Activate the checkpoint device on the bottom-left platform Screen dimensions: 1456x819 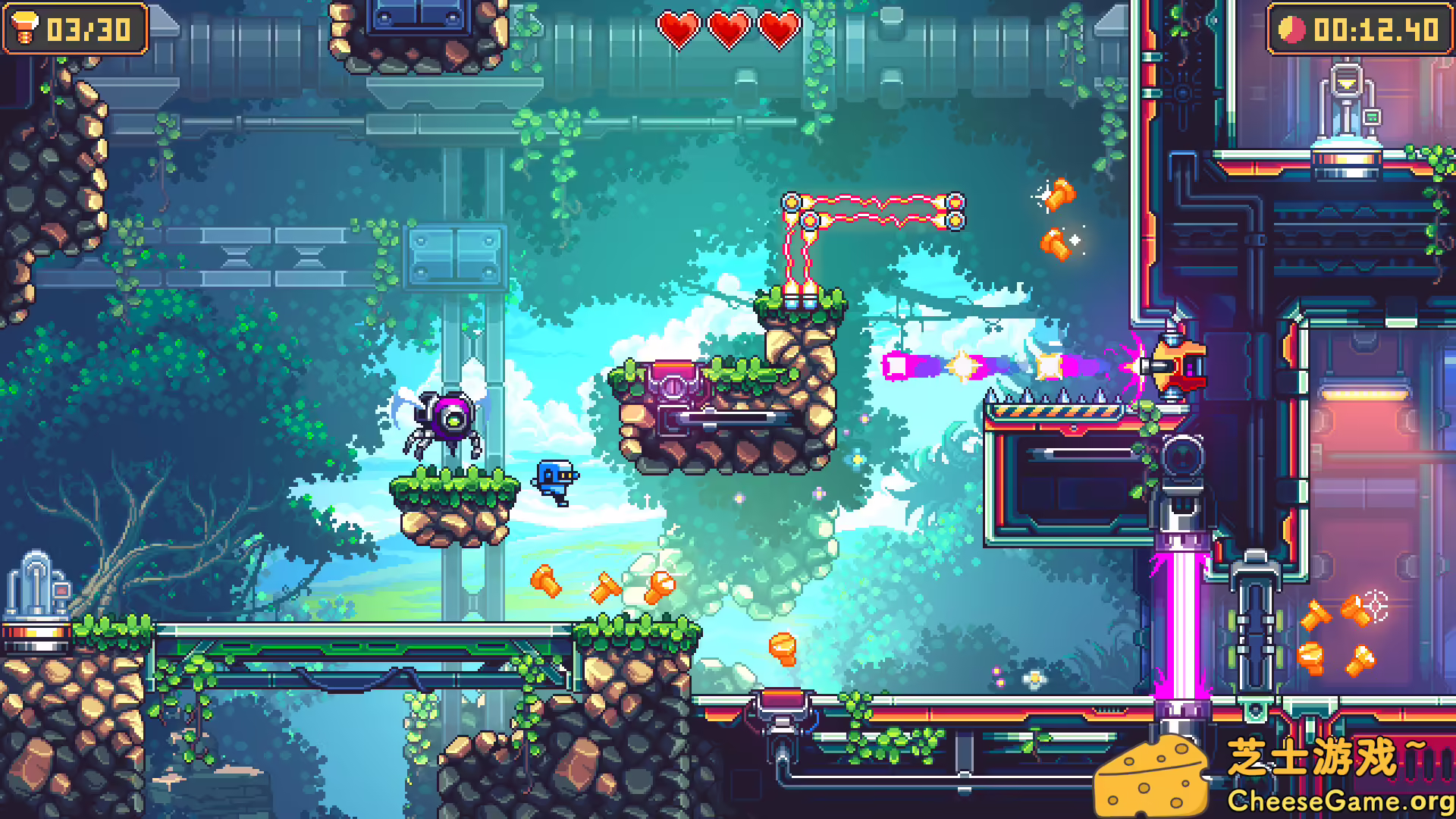click(34, 588)
